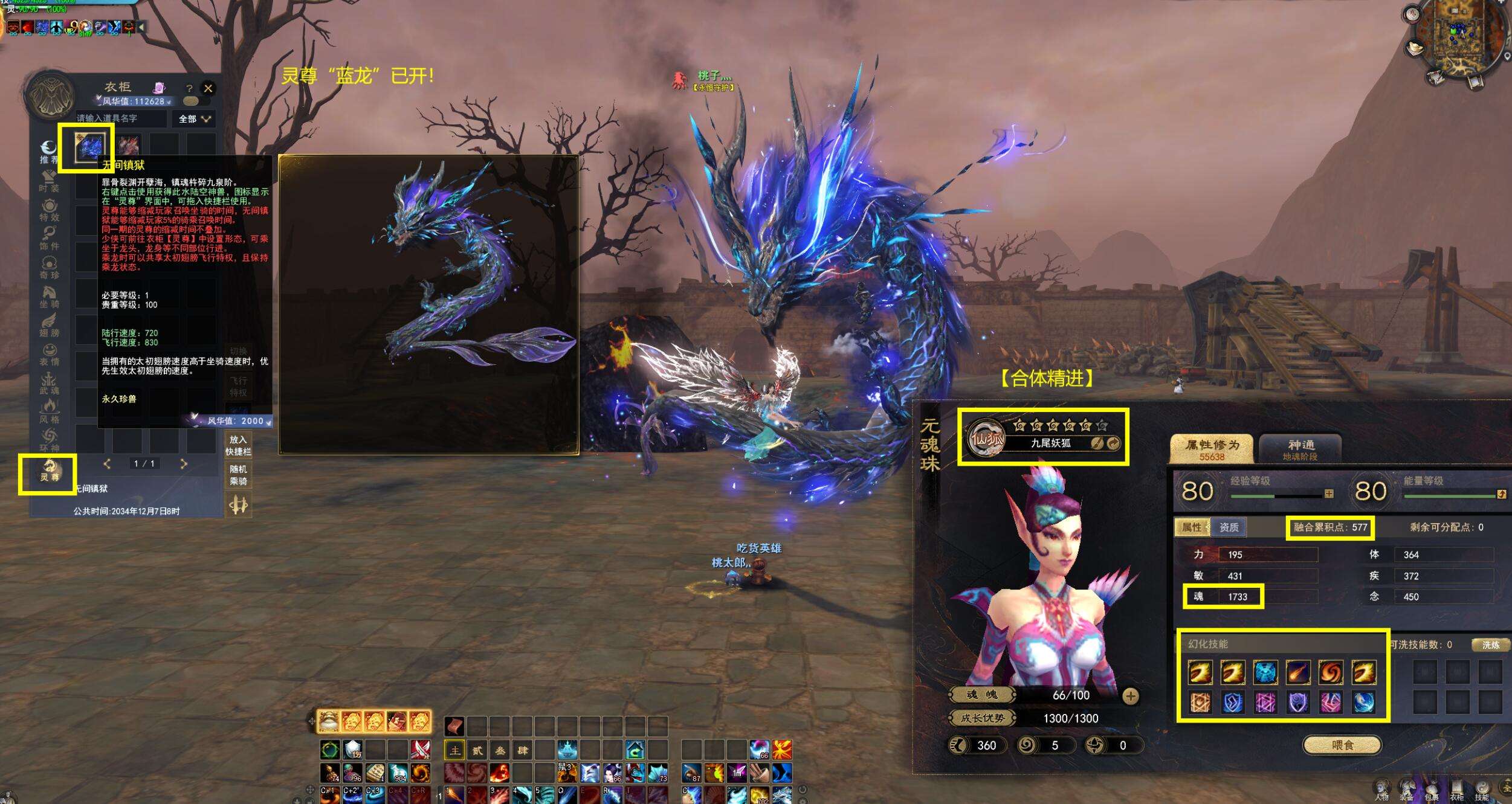1512x804 pixels.
Task: Go to the next wardrobe page arrow
Action: coord(184,464)
